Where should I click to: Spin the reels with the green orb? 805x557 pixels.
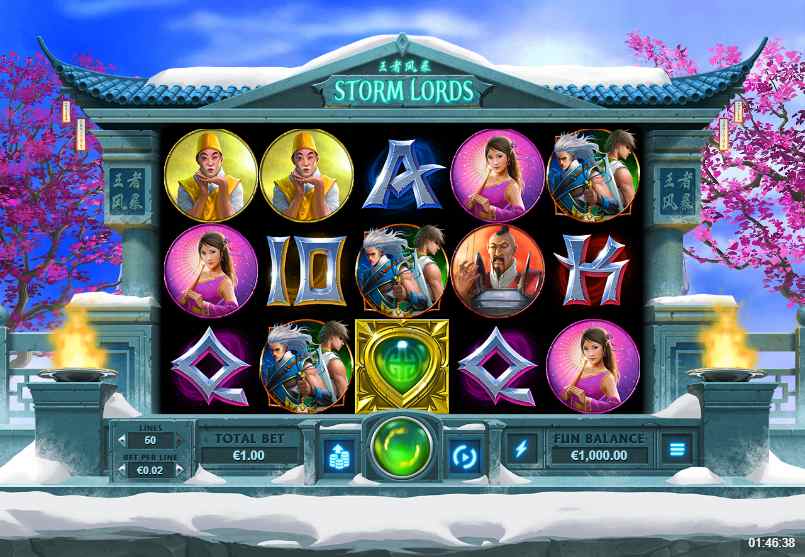point(402,451)
